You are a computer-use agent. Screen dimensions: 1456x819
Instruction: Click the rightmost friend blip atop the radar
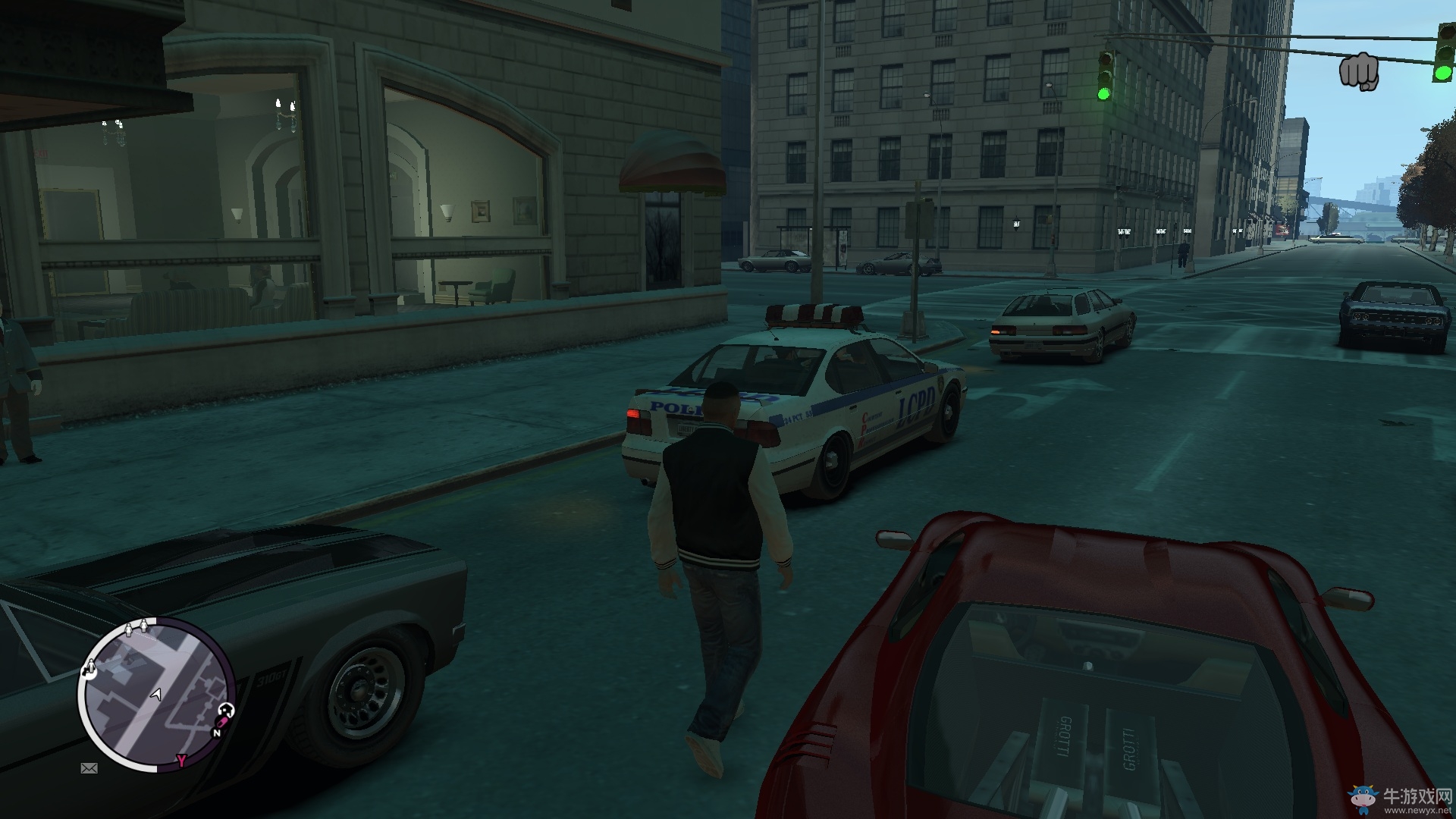[x=144, y=626]
